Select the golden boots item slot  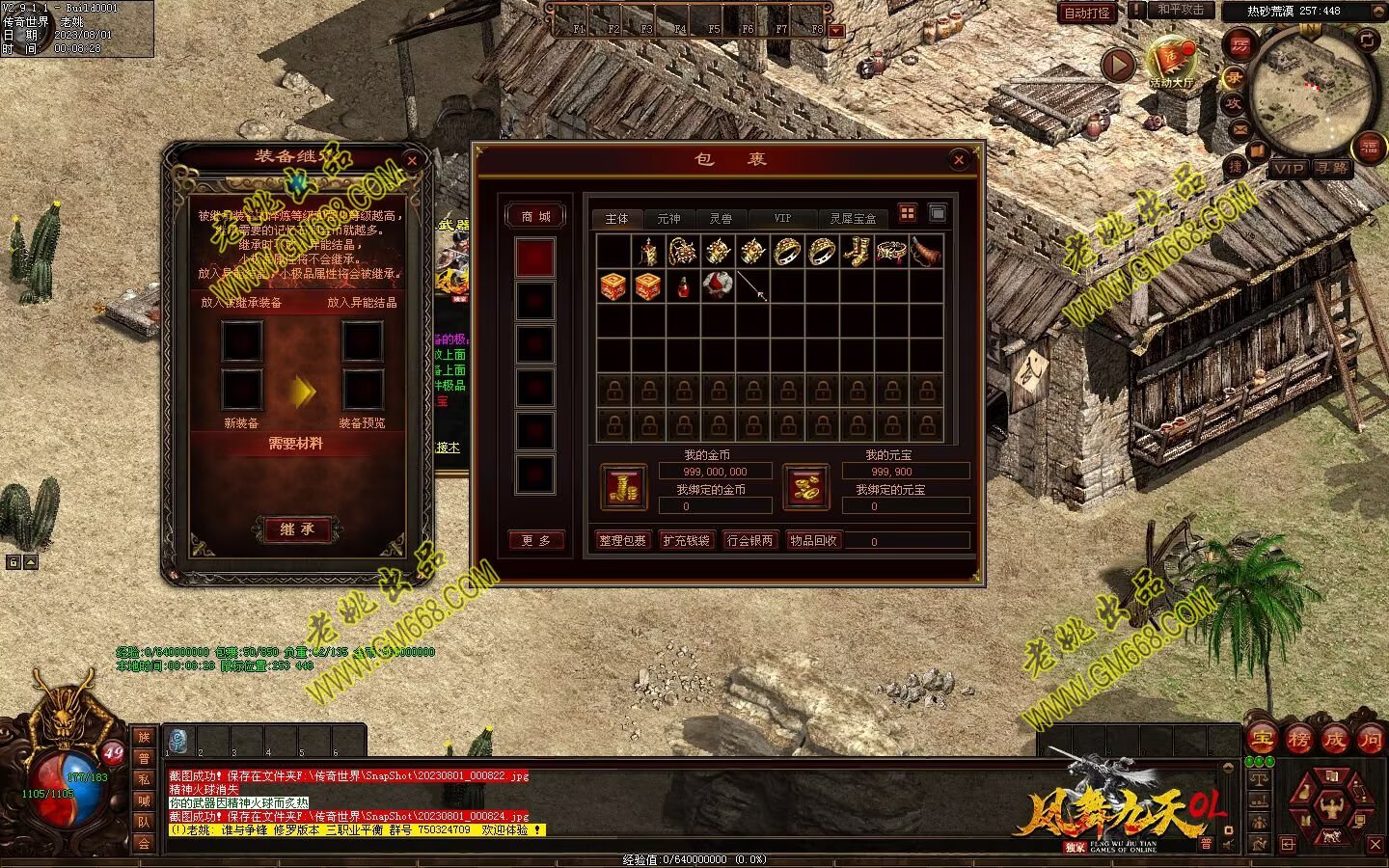(x=856, y=252)
